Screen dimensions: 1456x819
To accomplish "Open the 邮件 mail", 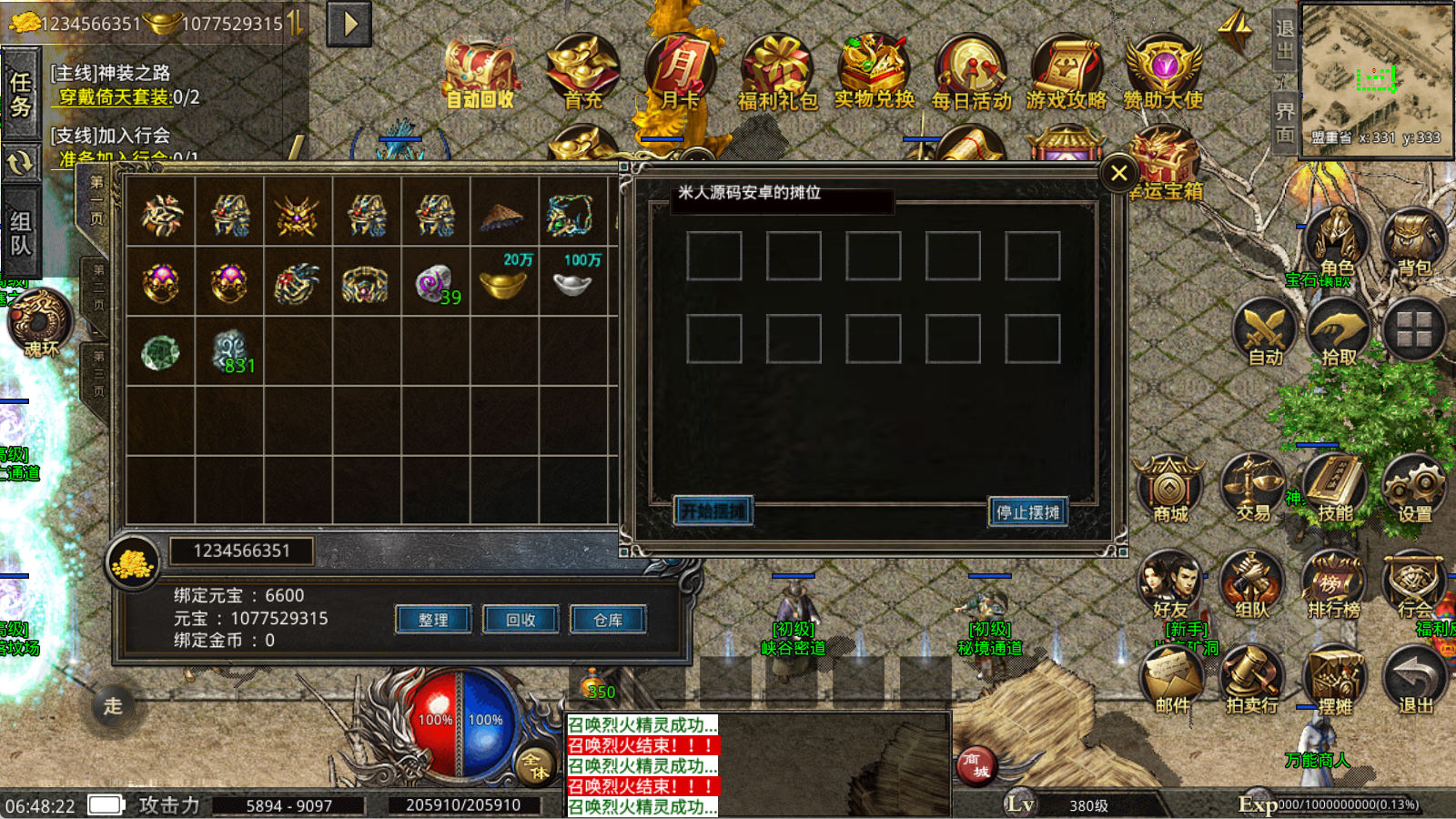I will [1172, 678].
